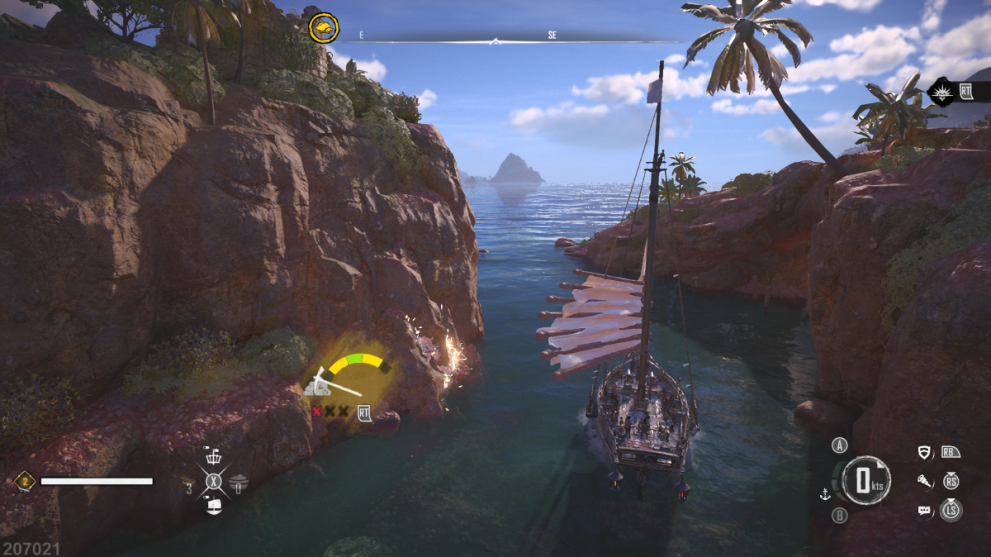991x557 pixels.
Task: Select the ship sail icon on the wheel
Action: click(x=213, y=507)
